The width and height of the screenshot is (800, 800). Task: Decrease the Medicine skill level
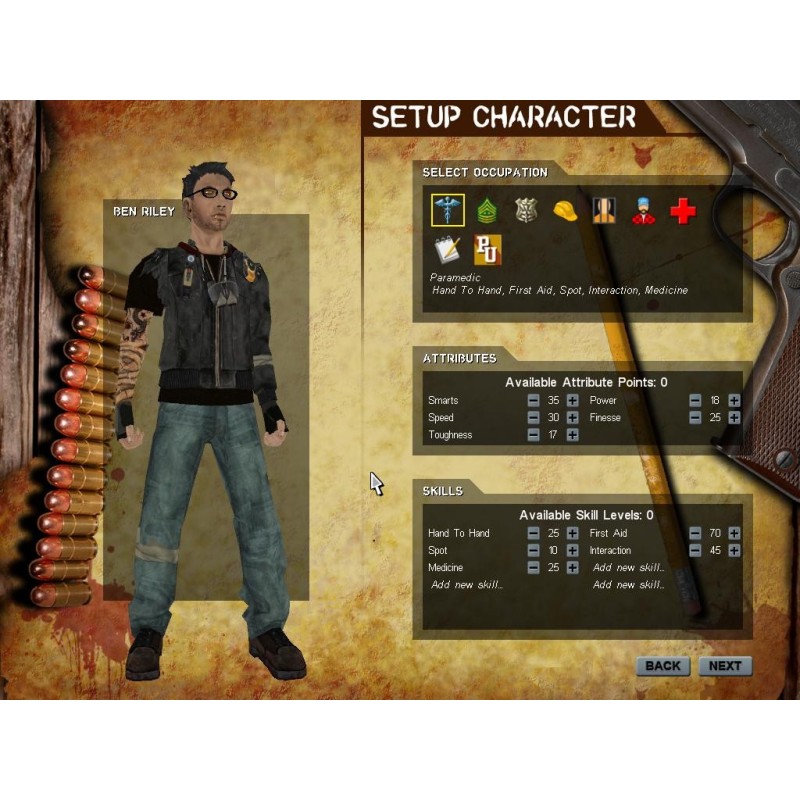click(534, 568)
